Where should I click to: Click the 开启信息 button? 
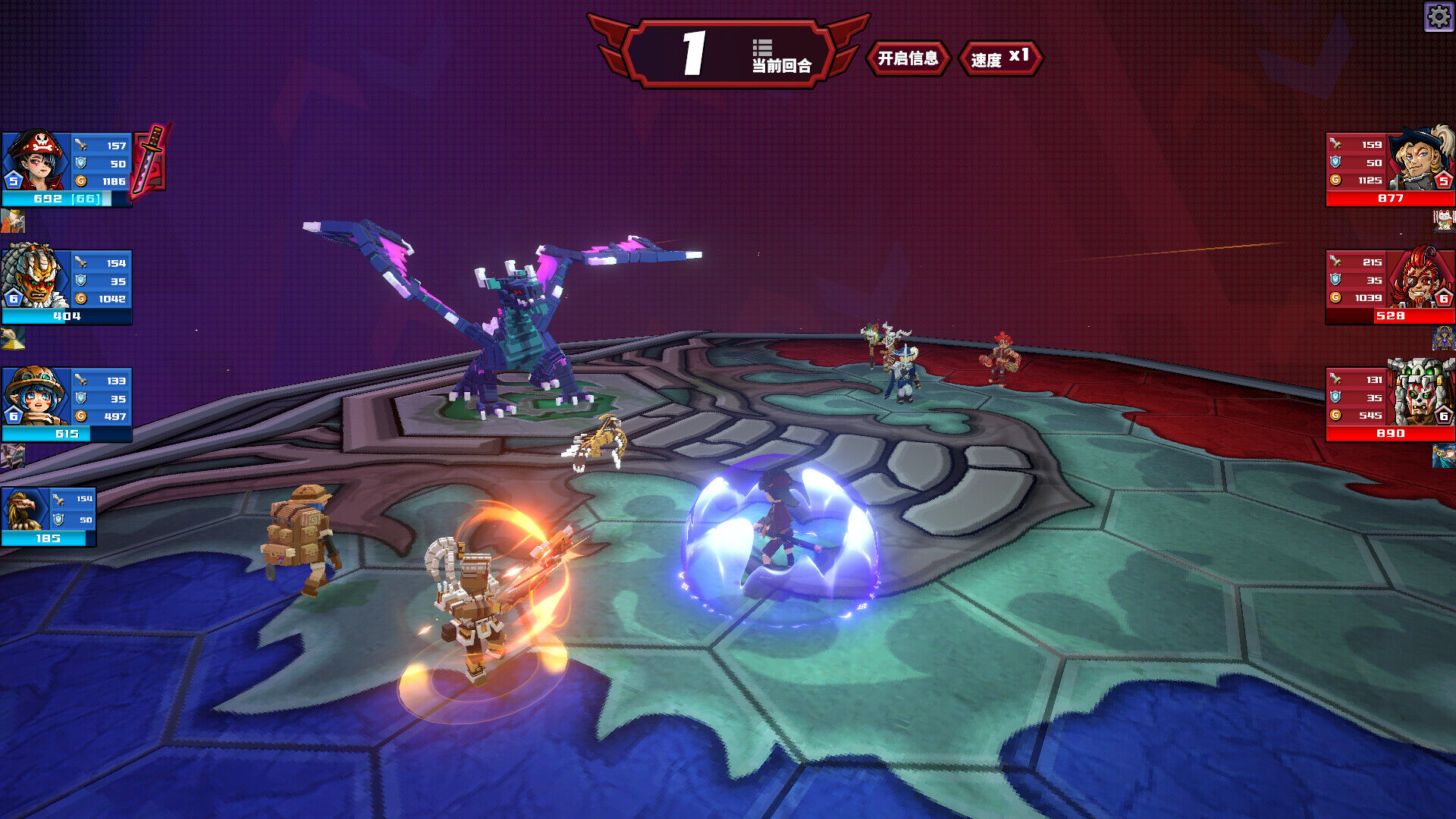point(908,58)
